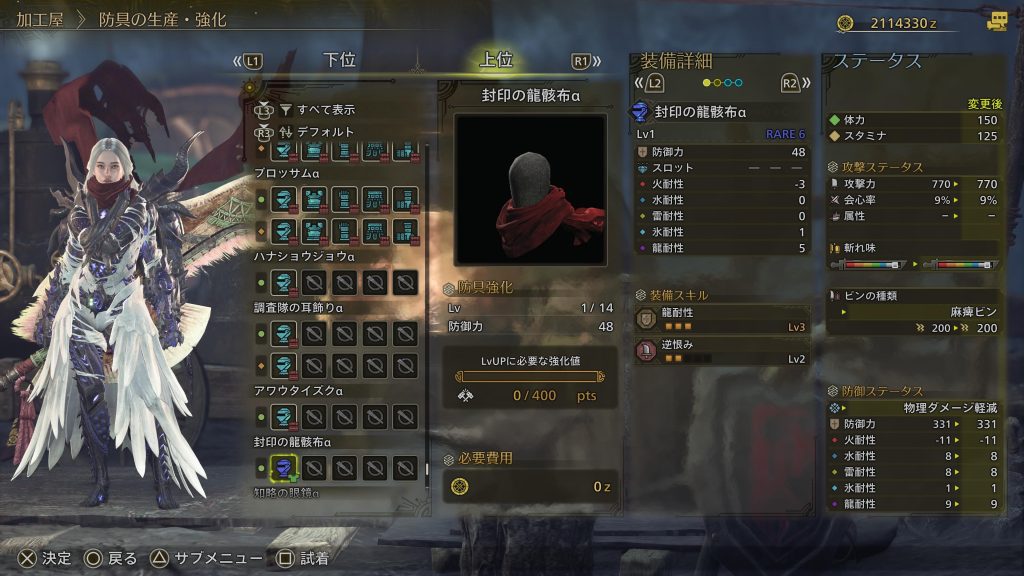The image size is (1024, 576).
Task: View the 逆恨み skill entry
Action: click(x=722, y=351)
